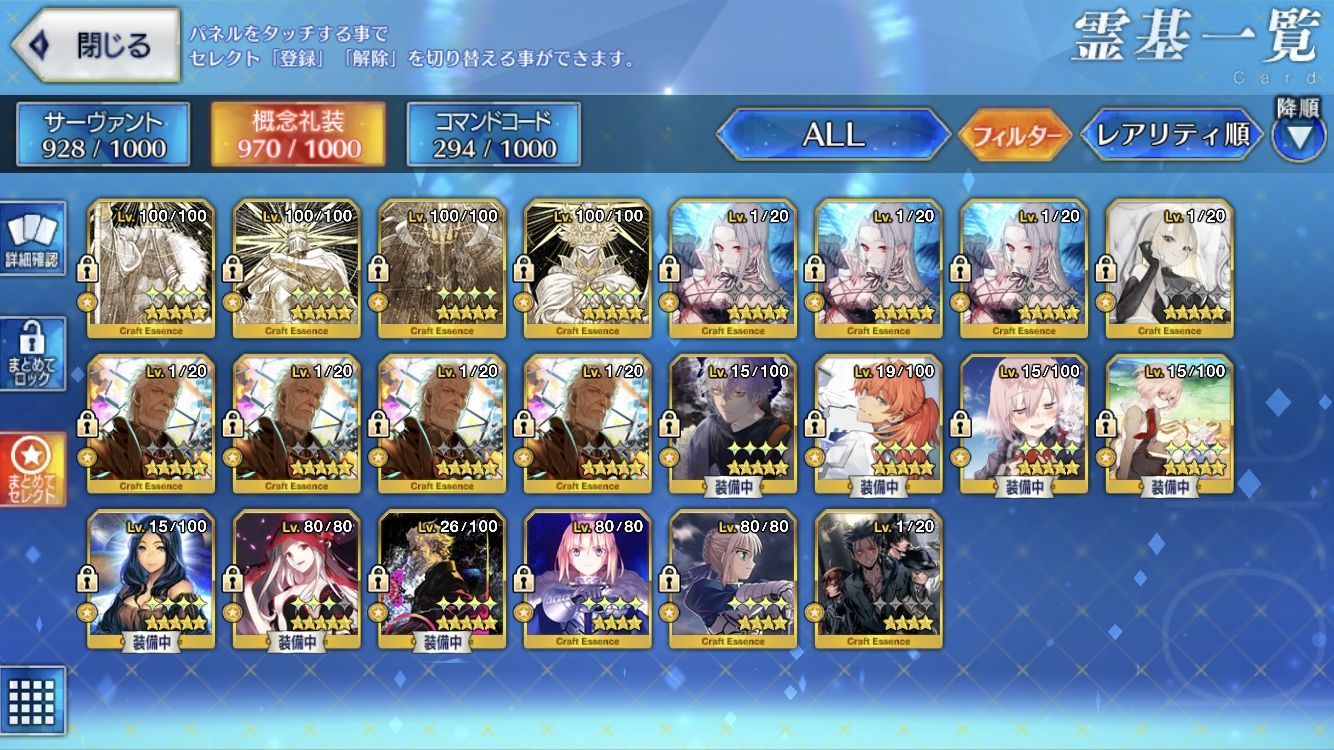Open 詳細確認 detail check
The width and height of the screenshot is (1334, 750).
click(x=33, y=239)
